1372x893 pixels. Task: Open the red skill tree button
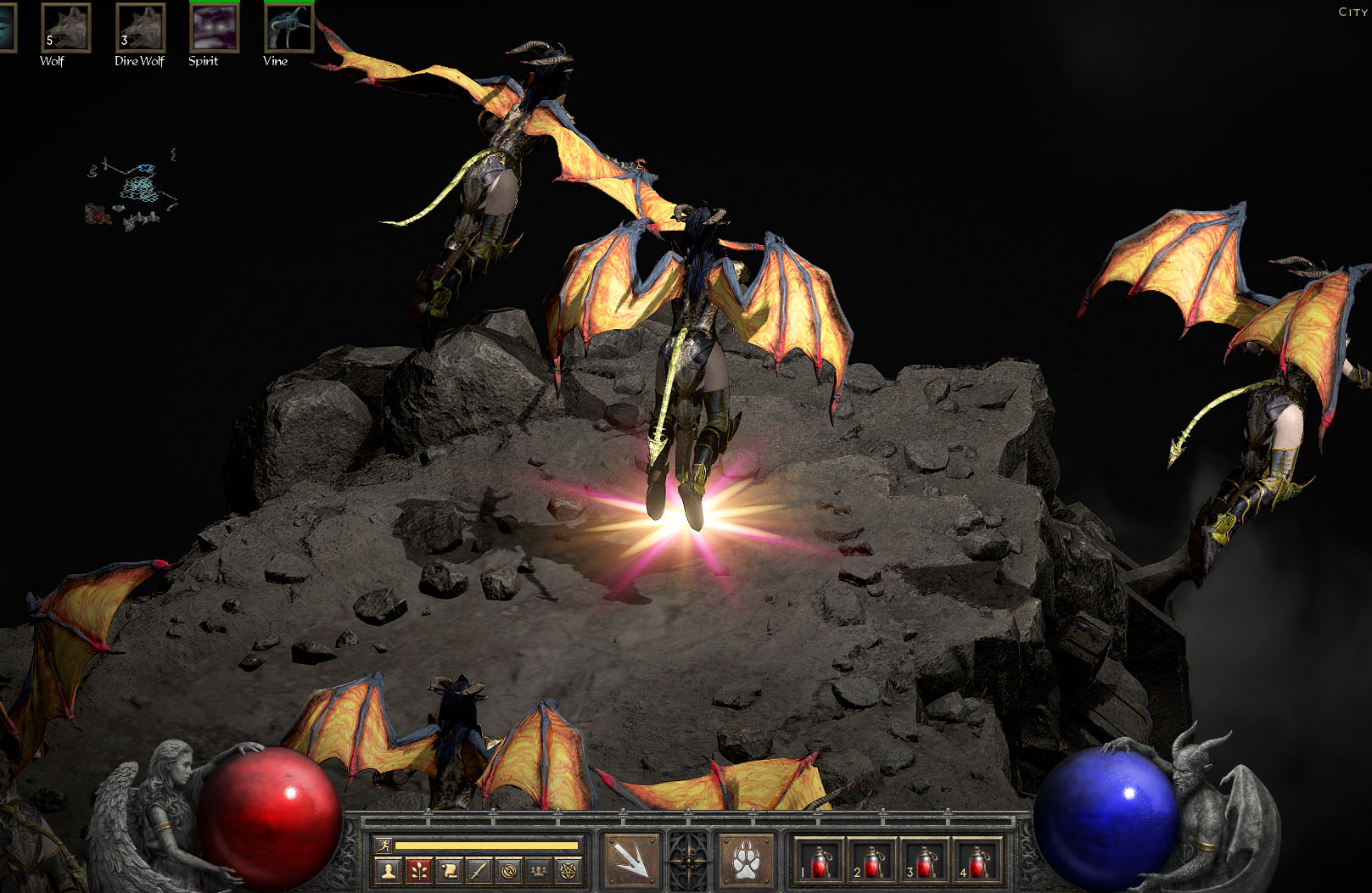[x=418, y=870]
